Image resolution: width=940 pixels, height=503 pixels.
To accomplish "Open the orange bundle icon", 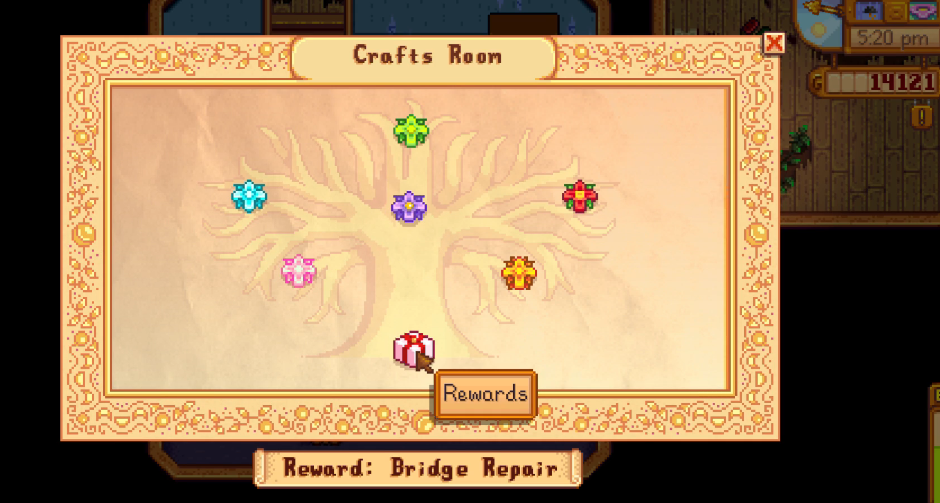I will pos(519,272).
